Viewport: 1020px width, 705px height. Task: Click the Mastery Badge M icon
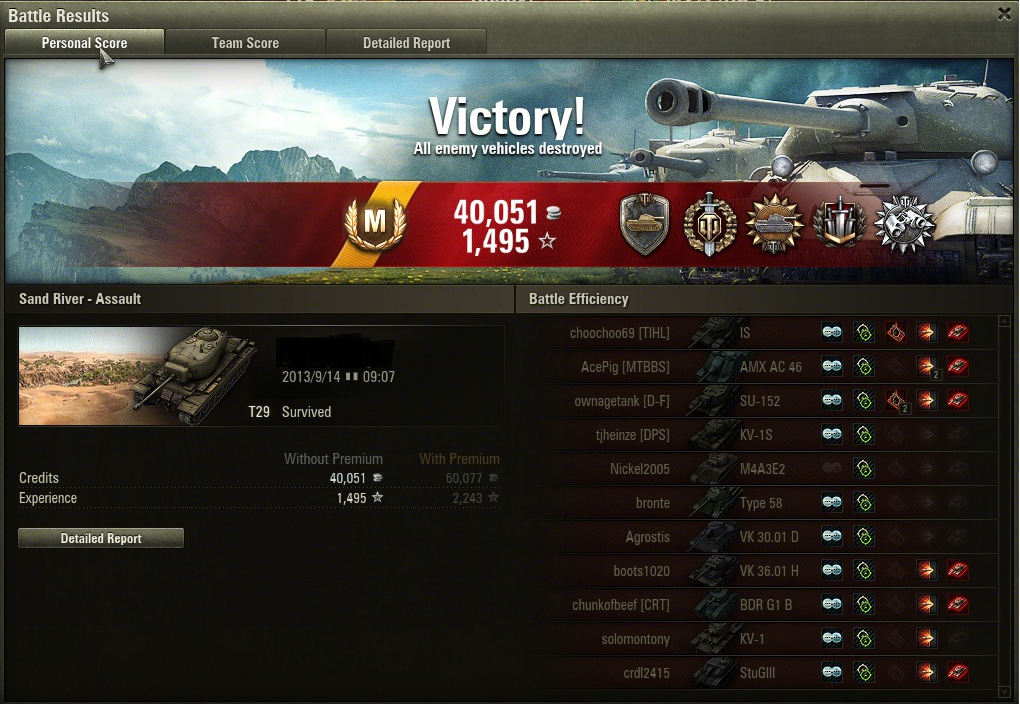374,222
